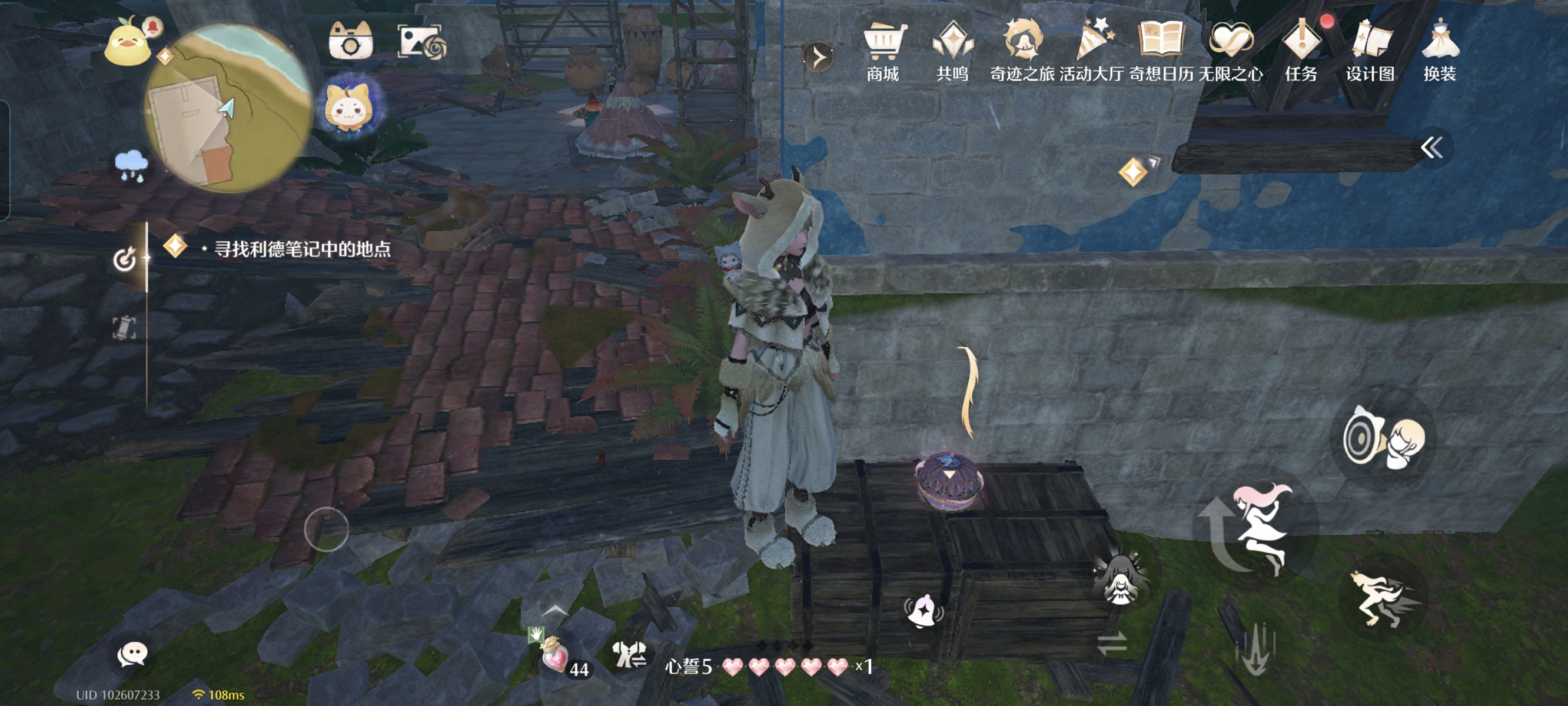Open the 无限之心 menu
The image size is (1568, 706).
click(x=1231, y=52)
